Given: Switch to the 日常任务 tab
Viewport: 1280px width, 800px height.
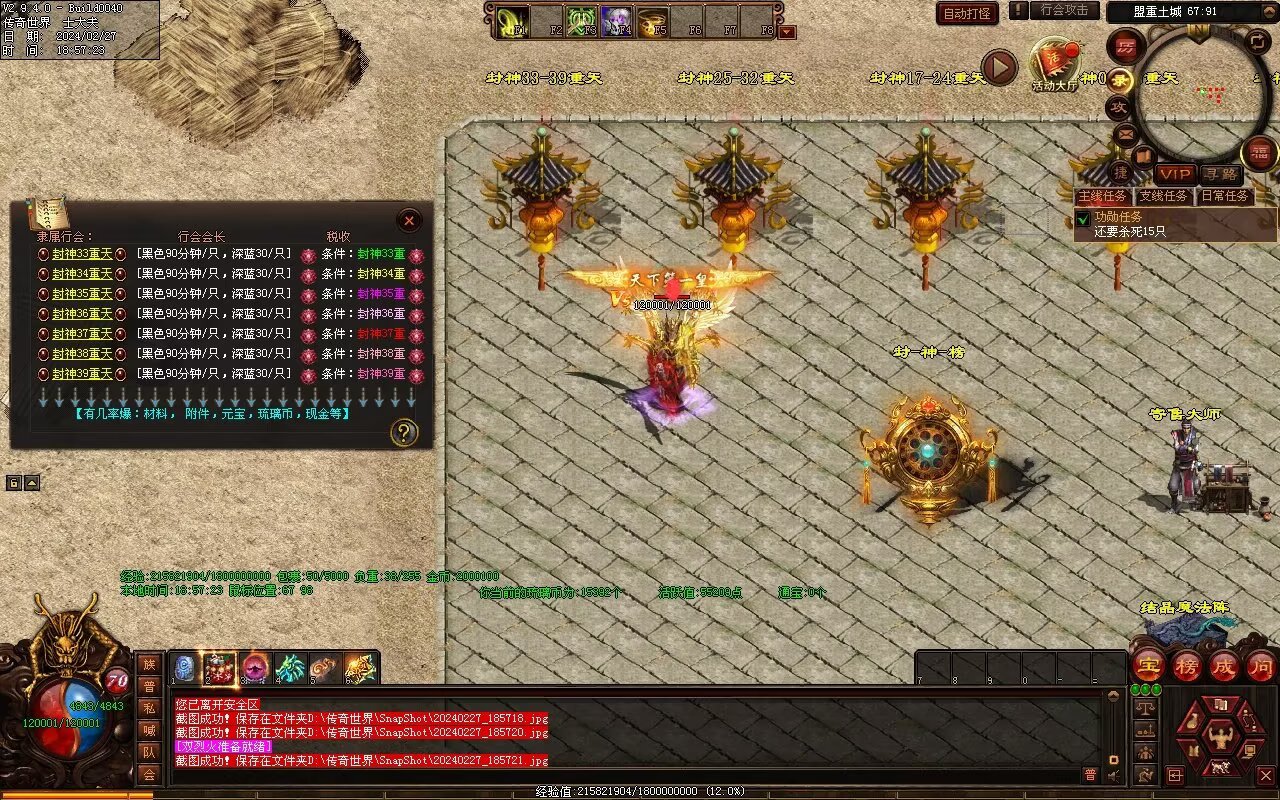Looking at the screenshot, I should click(x=1224, y=196).
